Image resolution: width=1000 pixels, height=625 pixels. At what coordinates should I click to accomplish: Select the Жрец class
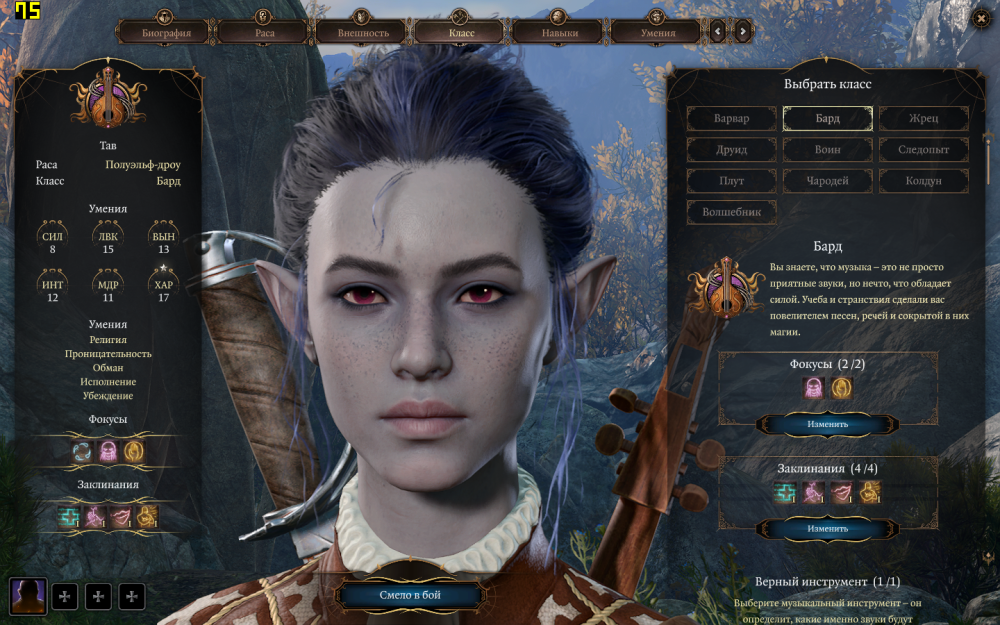(x=924, y=119)
